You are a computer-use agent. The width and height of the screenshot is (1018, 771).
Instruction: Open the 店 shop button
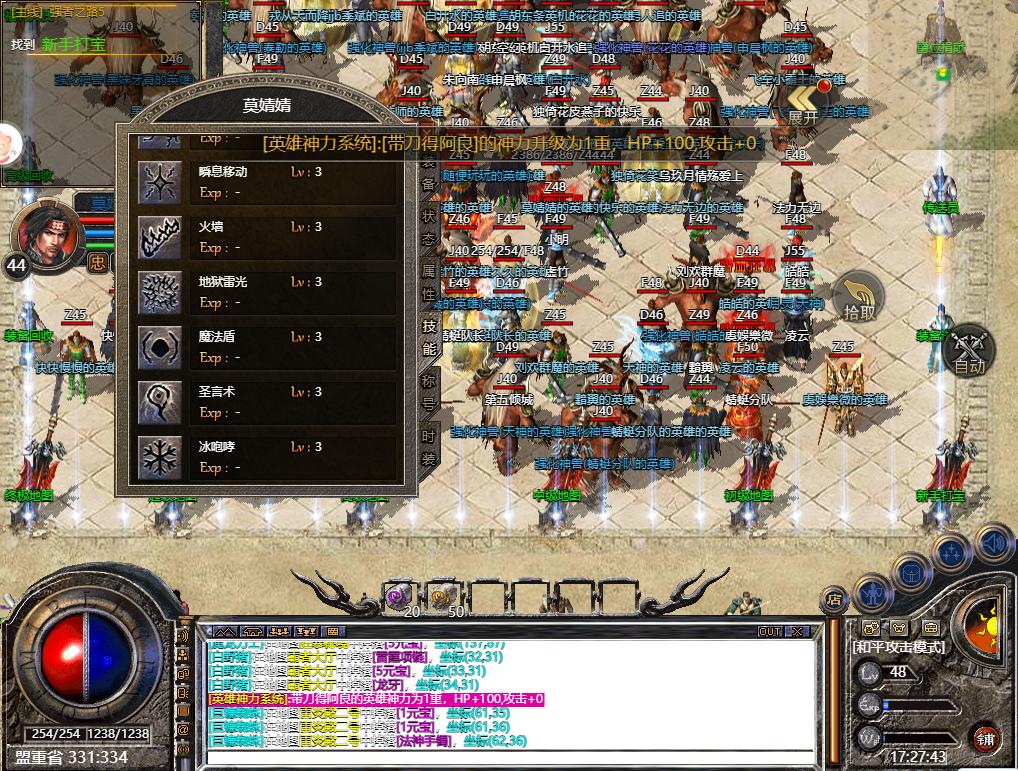[x=832, y=600]
